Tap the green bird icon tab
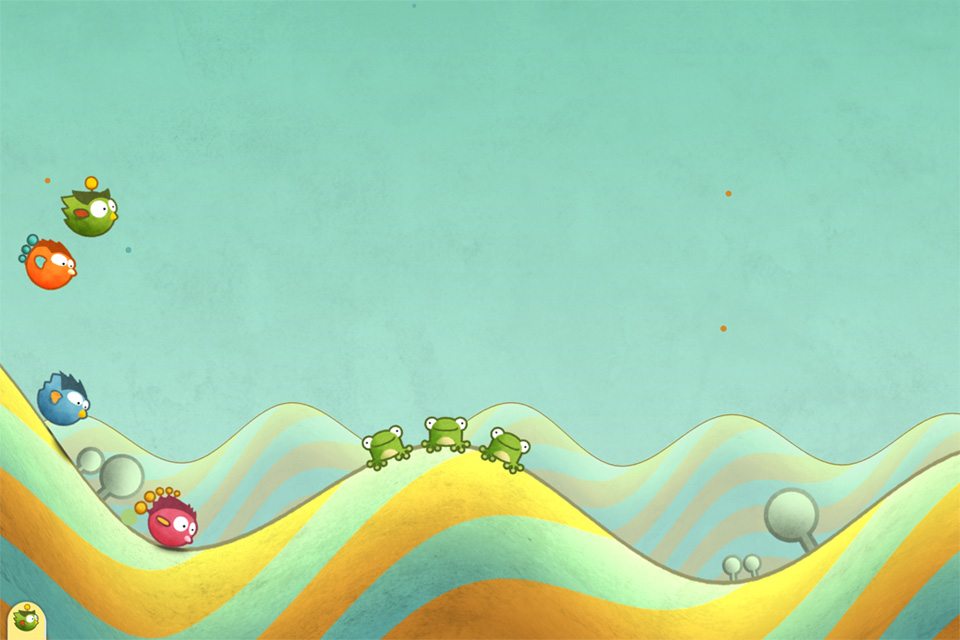This screenshot has width=960, height=640. (x=24, y=620)
